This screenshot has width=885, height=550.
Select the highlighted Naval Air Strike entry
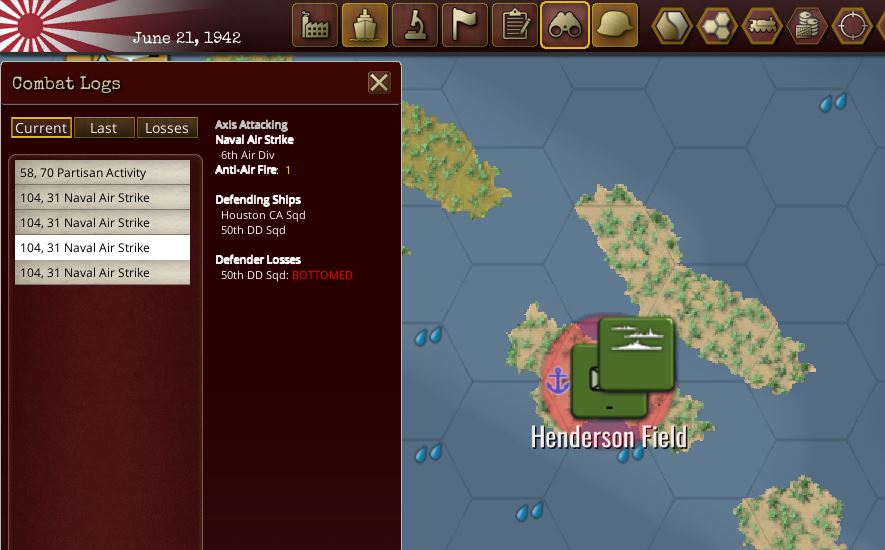(102, 248)
